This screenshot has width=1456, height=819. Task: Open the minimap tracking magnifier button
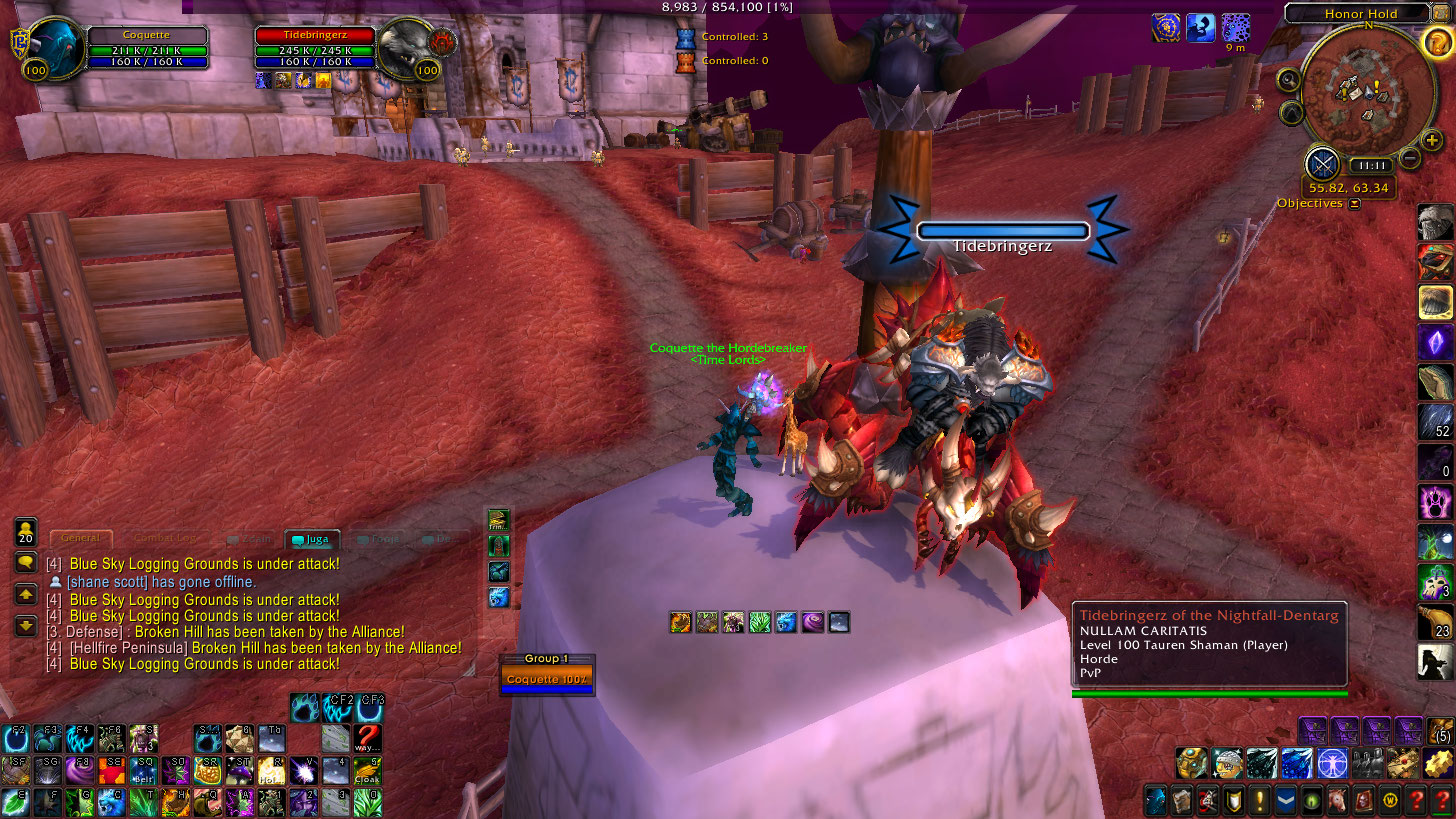[1290, 80]
